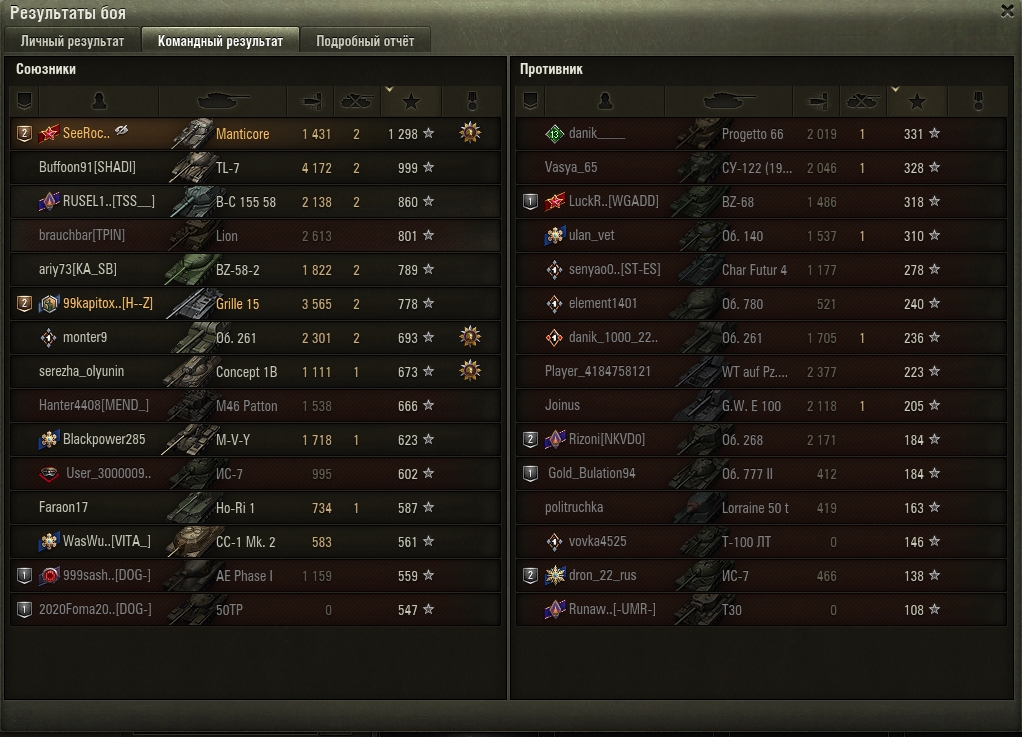Pick Blackpower285 in the allies list
This screenshot has width=1022, height=737.
(104, 440)
